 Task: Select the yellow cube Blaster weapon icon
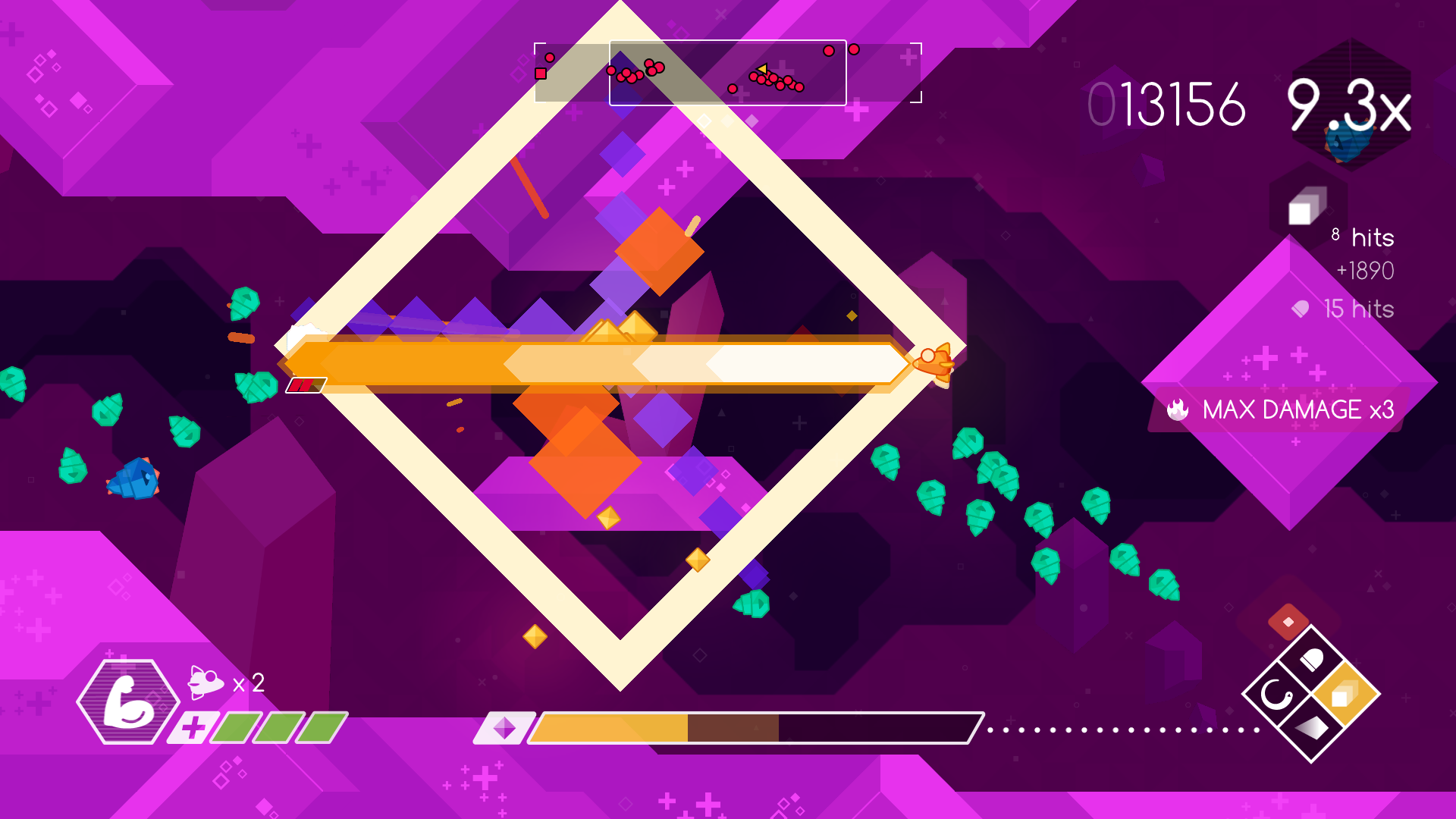click(1345, 695)
